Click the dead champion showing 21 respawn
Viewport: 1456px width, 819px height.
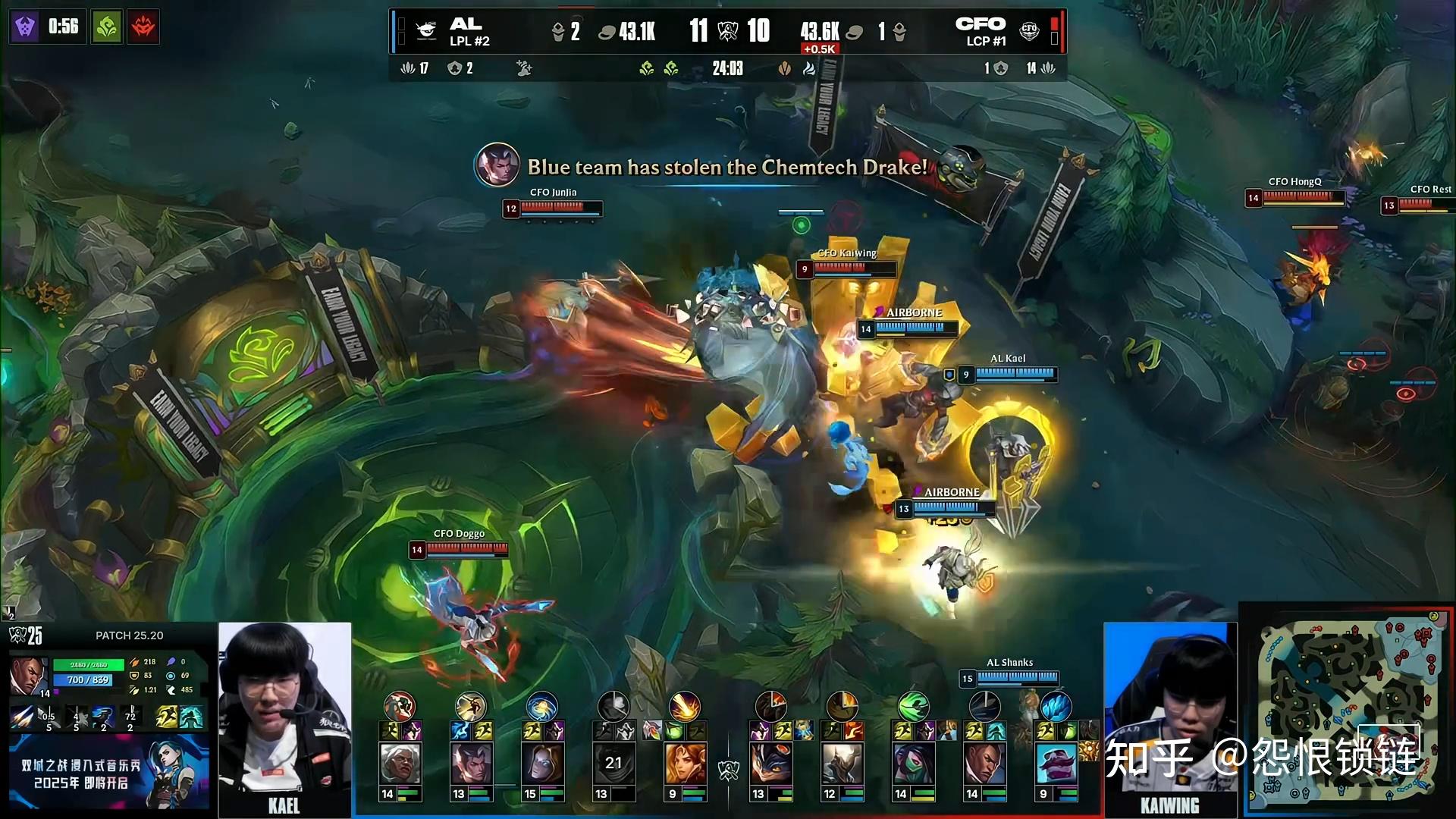[613, 764]
